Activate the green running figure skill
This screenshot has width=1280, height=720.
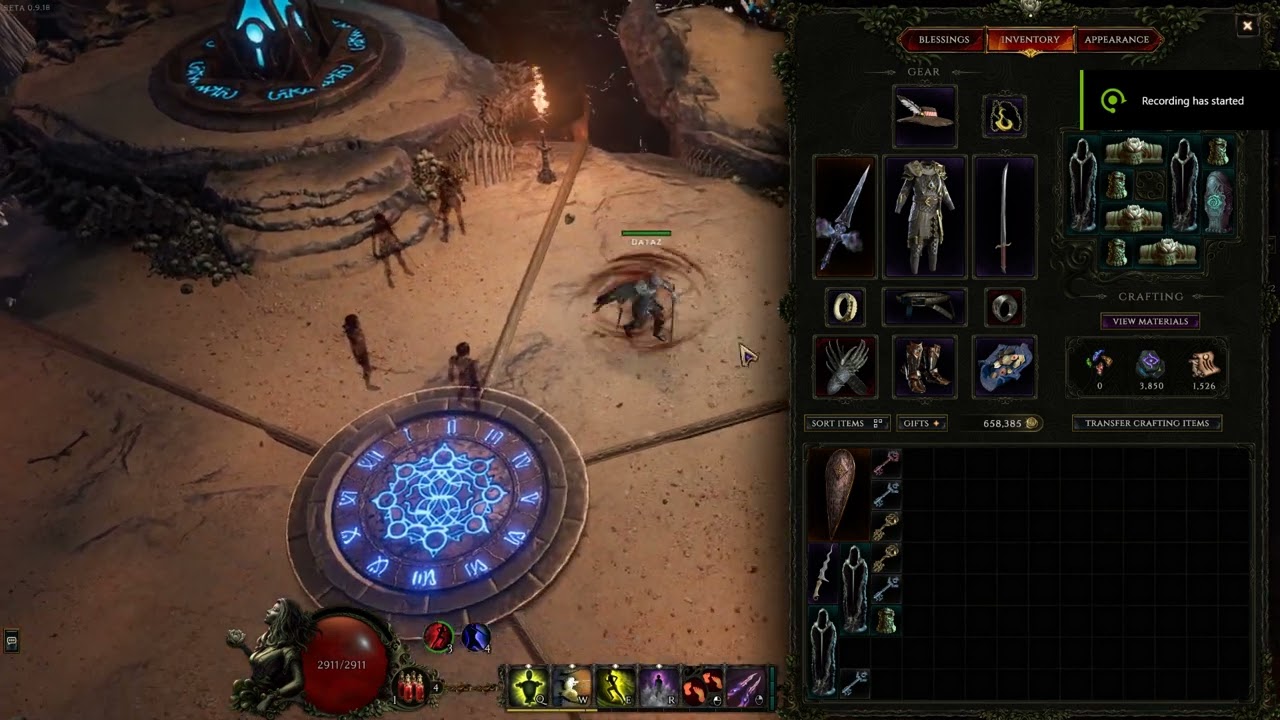(615, 687)
